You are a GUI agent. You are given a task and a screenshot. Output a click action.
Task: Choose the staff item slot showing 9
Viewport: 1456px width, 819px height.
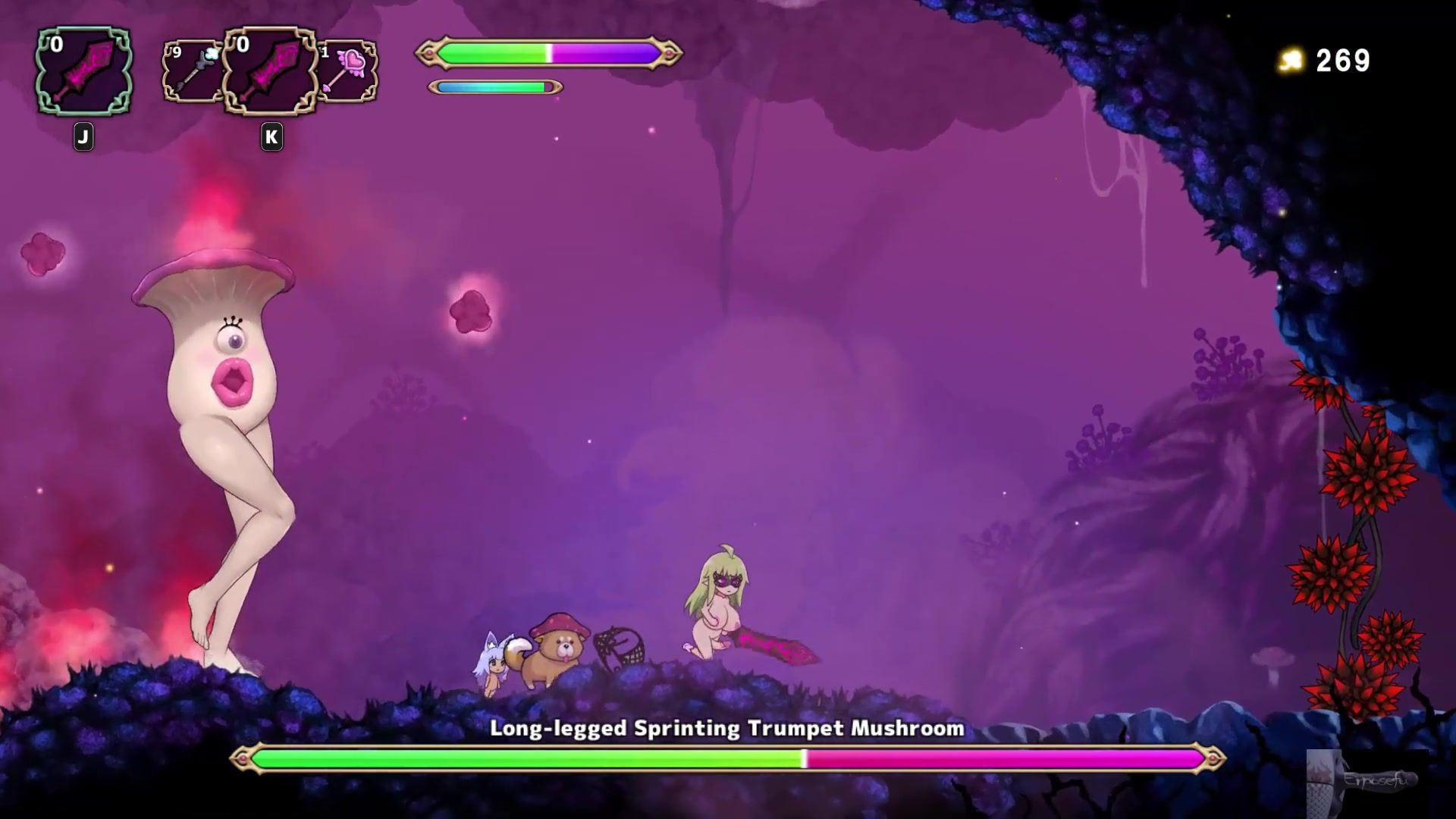pyautogui.click(x=192, y=72)
